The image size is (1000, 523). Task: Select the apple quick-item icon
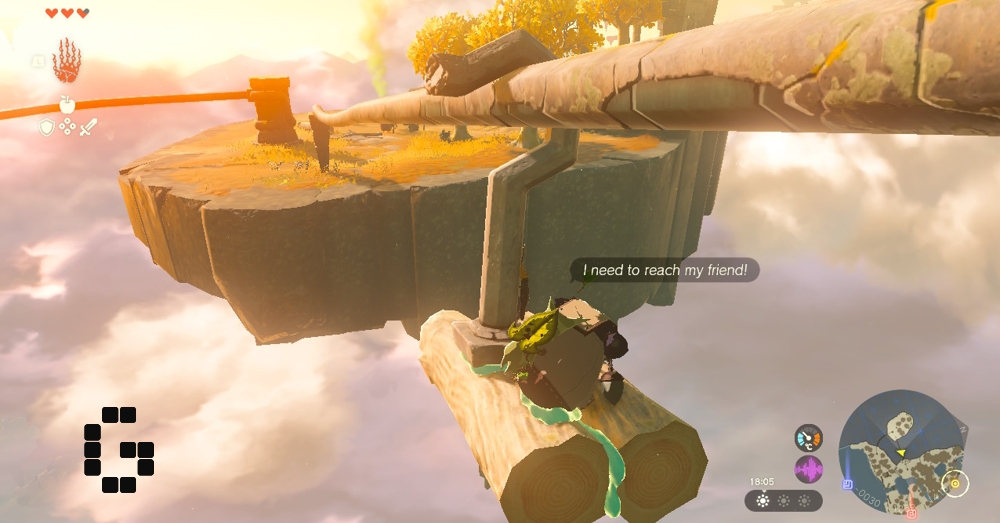[x=67, y=104]
